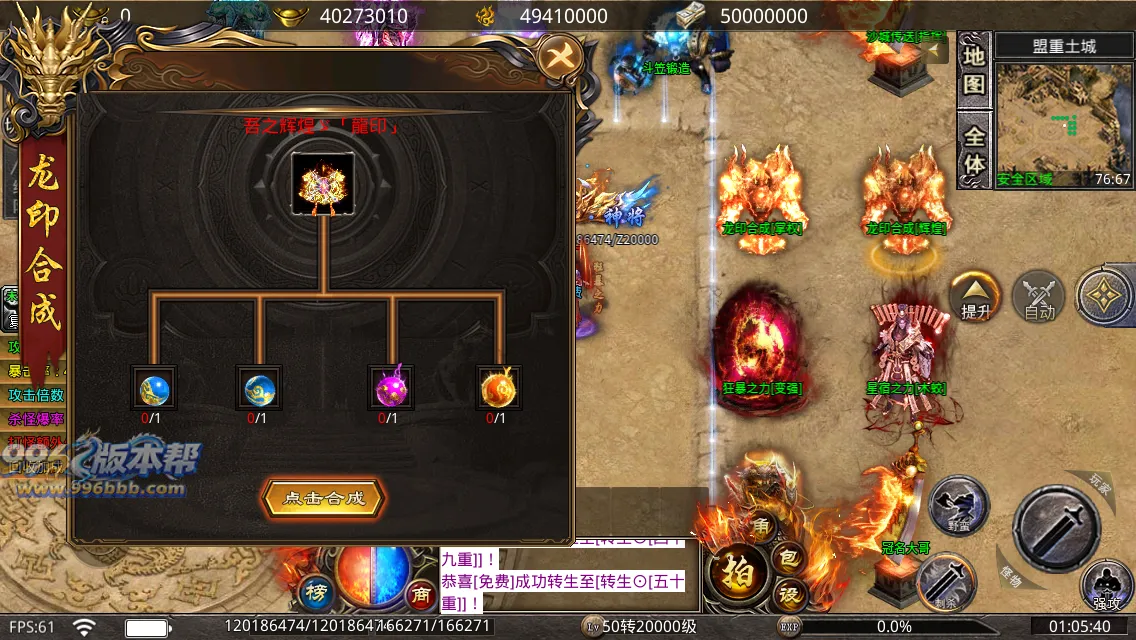The image size is (1136, 640).
Task: Open the 拍 auction house button
Action: (738, 571)
